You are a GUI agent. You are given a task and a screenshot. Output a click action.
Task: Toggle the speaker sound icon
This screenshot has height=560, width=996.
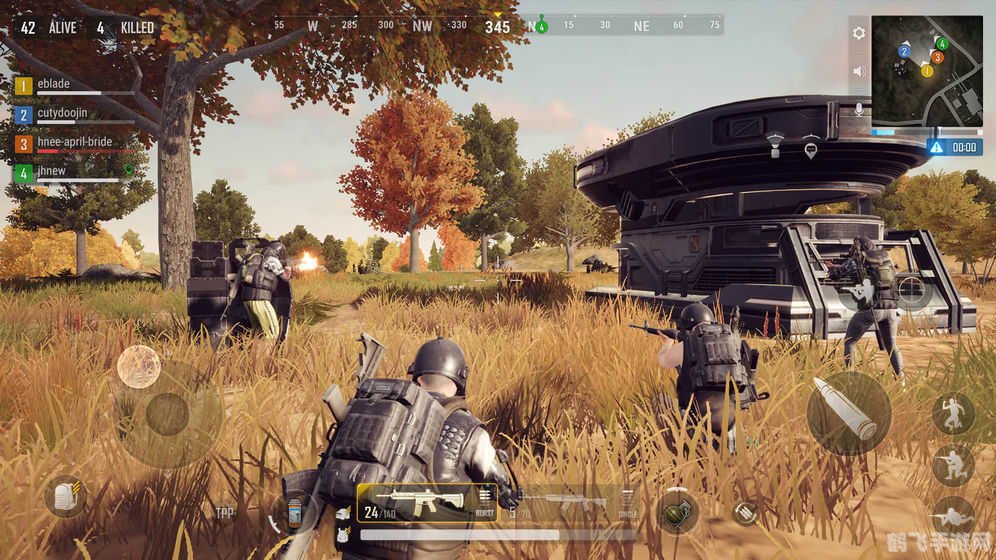[858, 71]
